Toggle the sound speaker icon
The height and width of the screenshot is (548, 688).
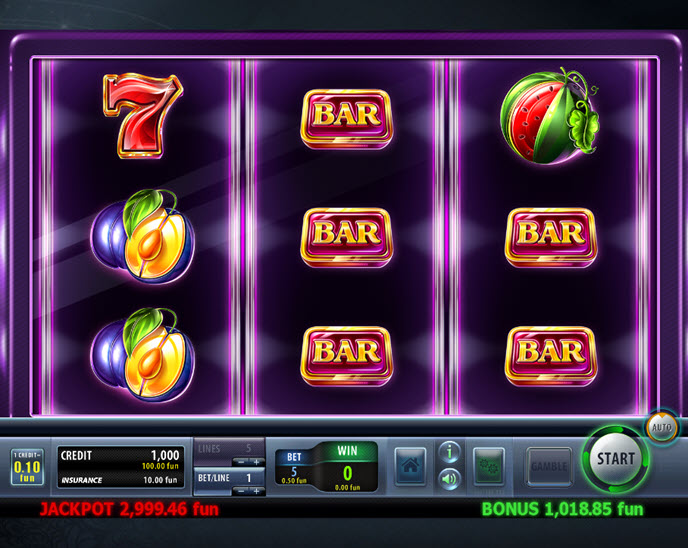450,479
